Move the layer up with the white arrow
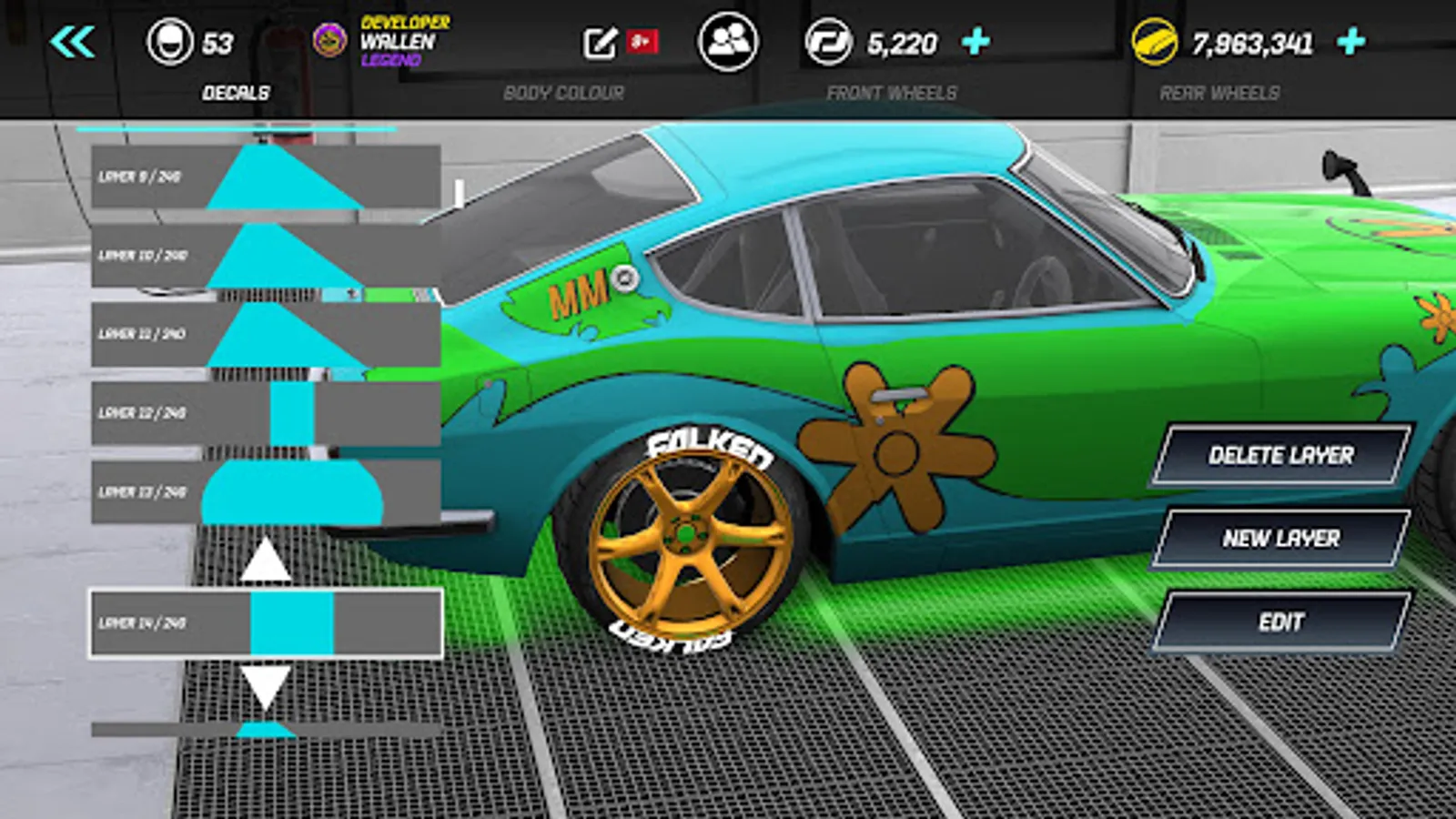The height and width of the screenshot is (819, 1456). 265,560
